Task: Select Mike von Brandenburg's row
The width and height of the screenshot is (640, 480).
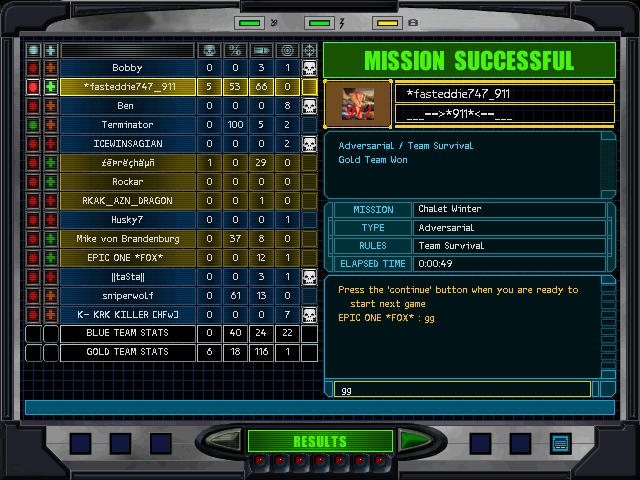Action: pyautogui.click(x=128, y=239)
